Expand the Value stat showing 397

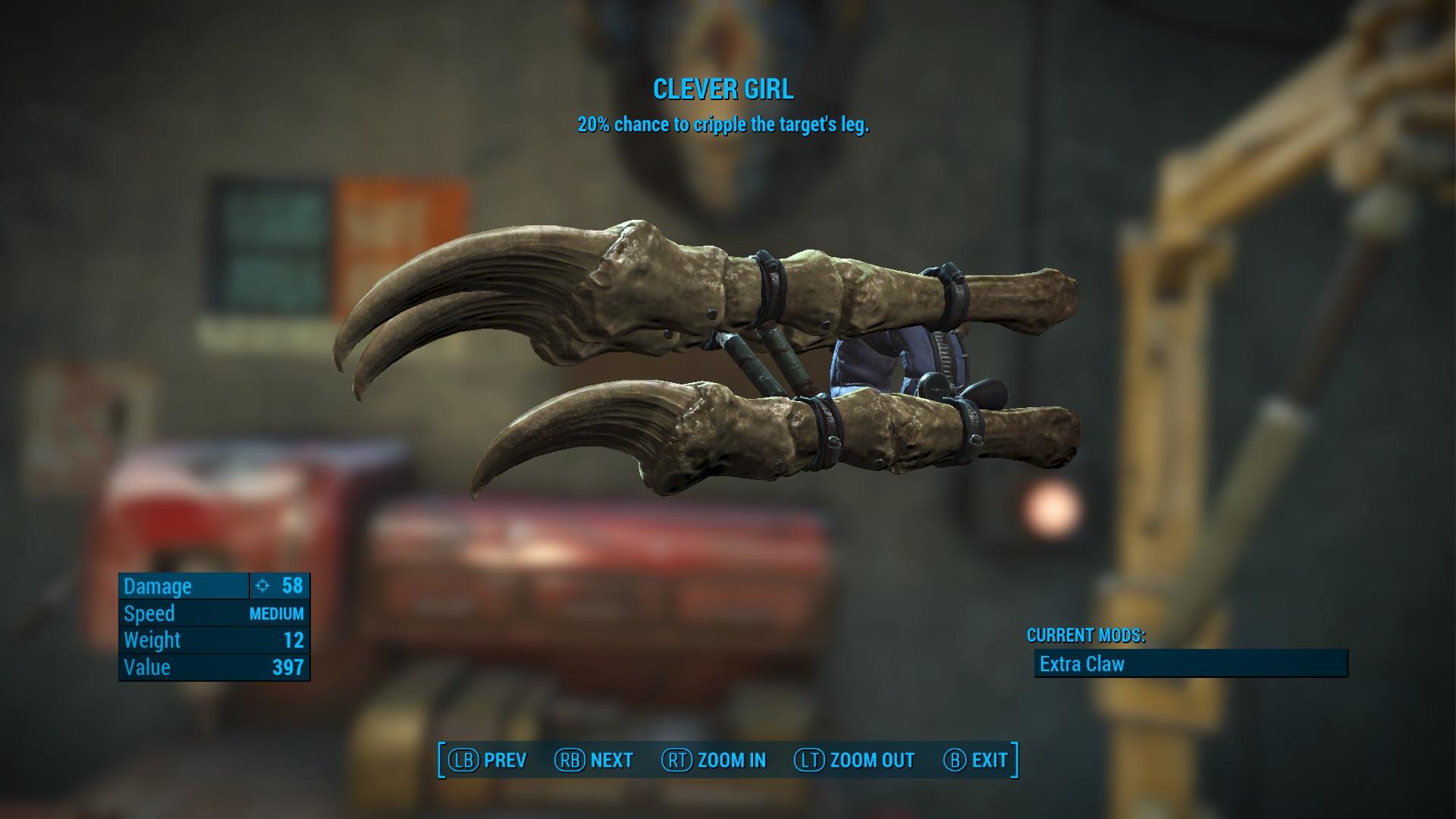[214, 667]
